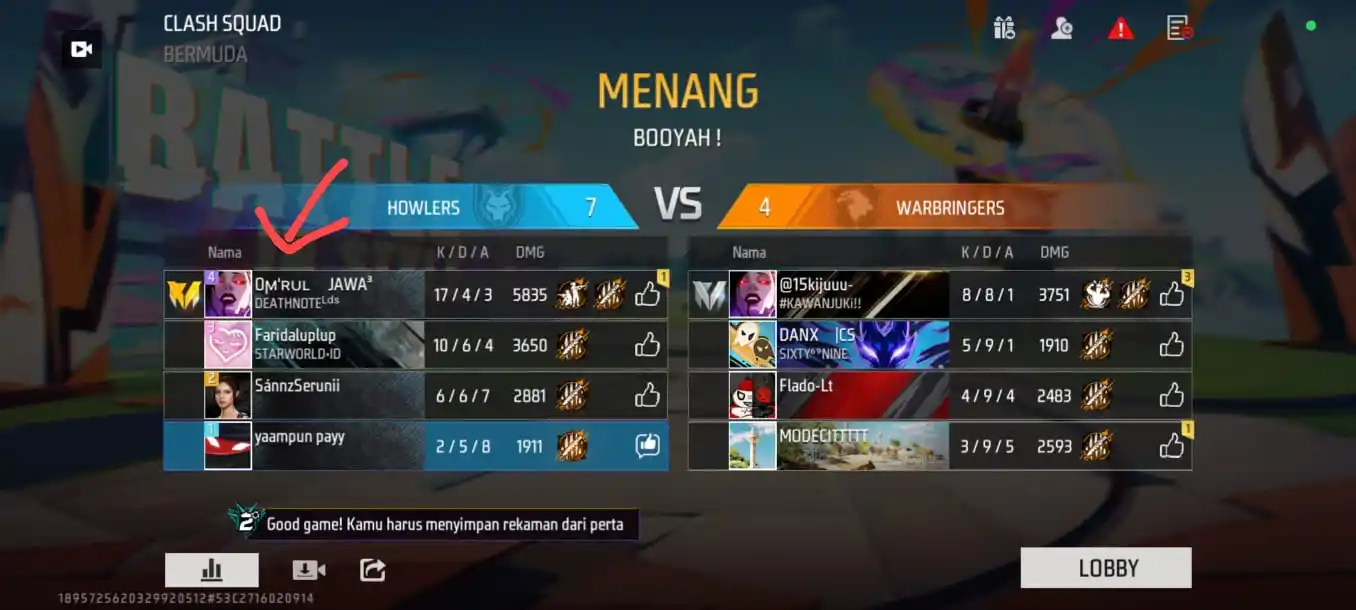Like player Faridaluplup with thumbs up
Screen dimensions: 1356x610
[647, 345]
